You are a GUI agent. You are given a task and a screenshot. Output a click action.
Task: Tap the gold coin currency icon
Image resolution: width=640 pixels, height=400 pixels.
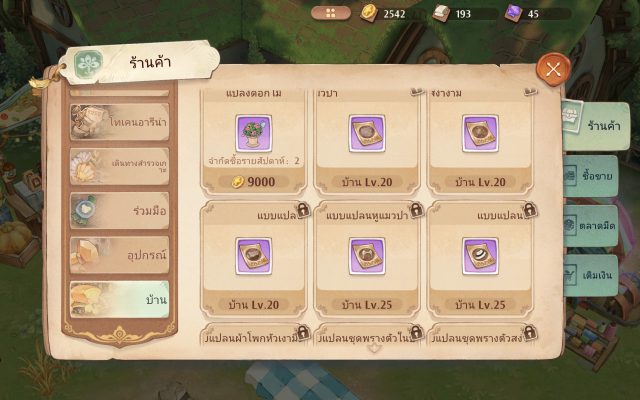[367, 13]
